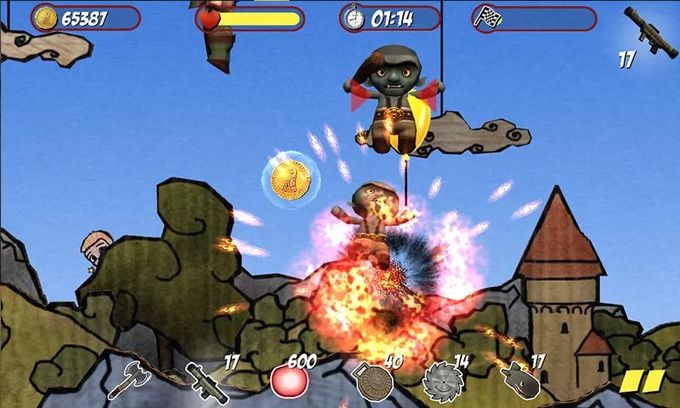Select the black bomb weapon
Screen dimensions: 680x408
pyautogui.click(x=520, y=380)
